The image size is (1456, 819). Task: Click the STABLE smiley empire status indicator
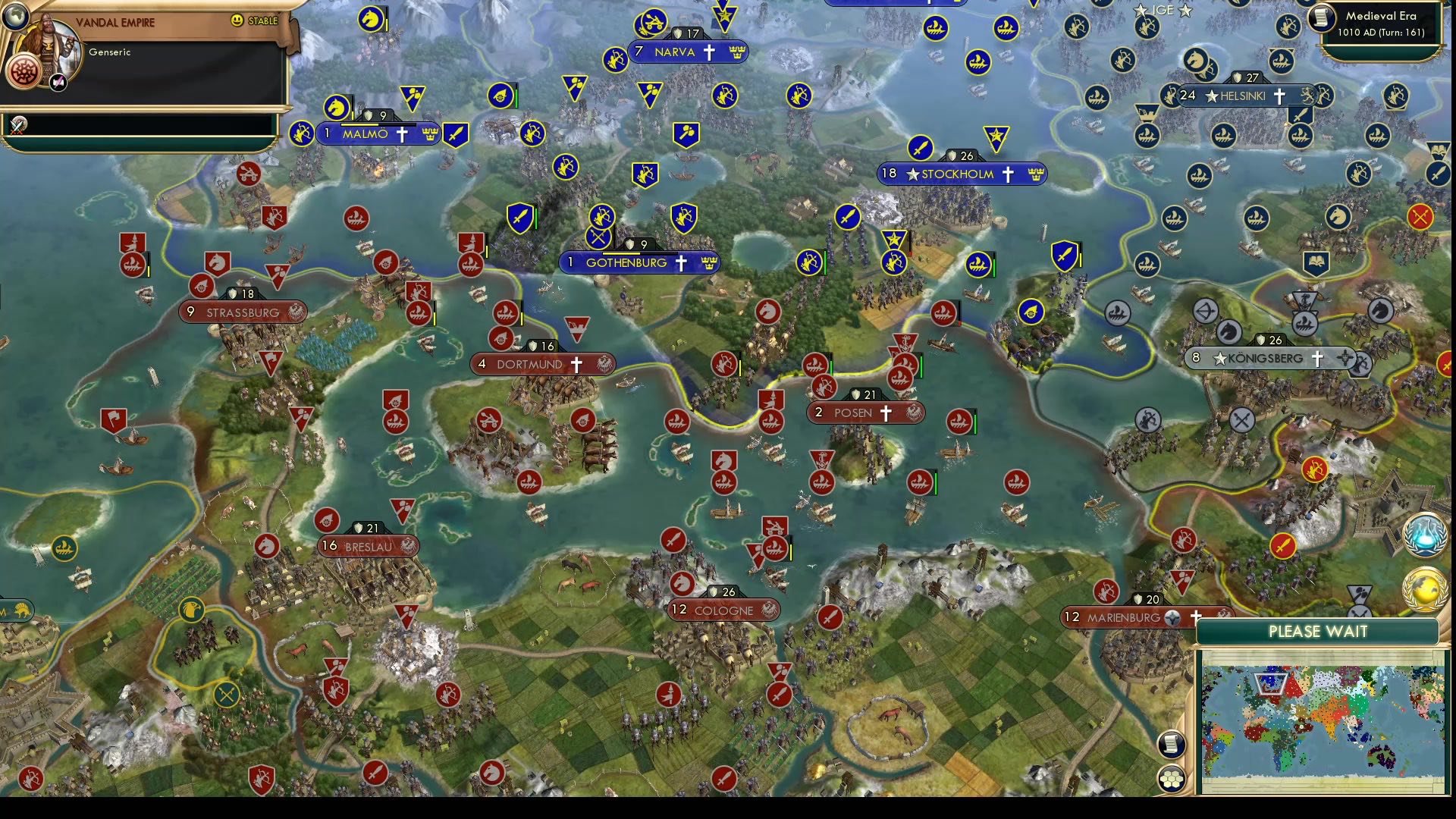tap(238, 20)
